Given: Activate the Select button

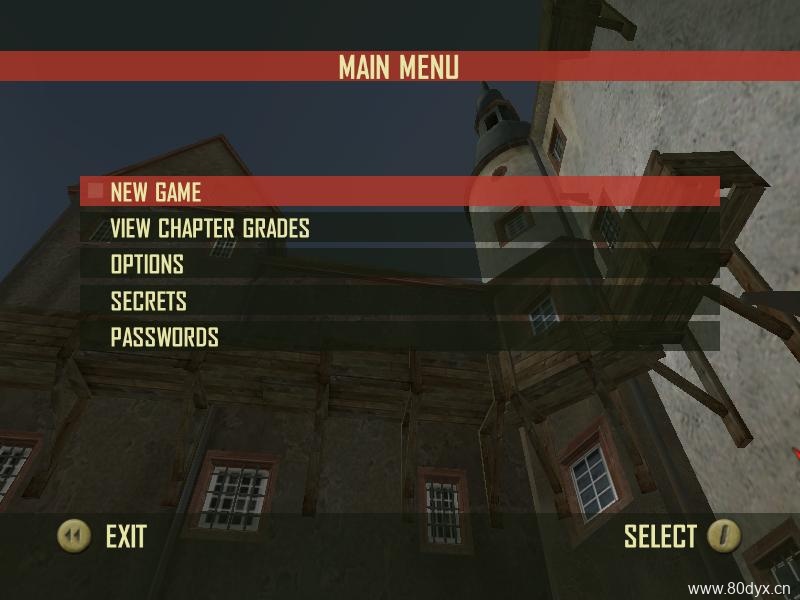Looking at the screenshot, I should pyautogui.click(x=682, y=537).
